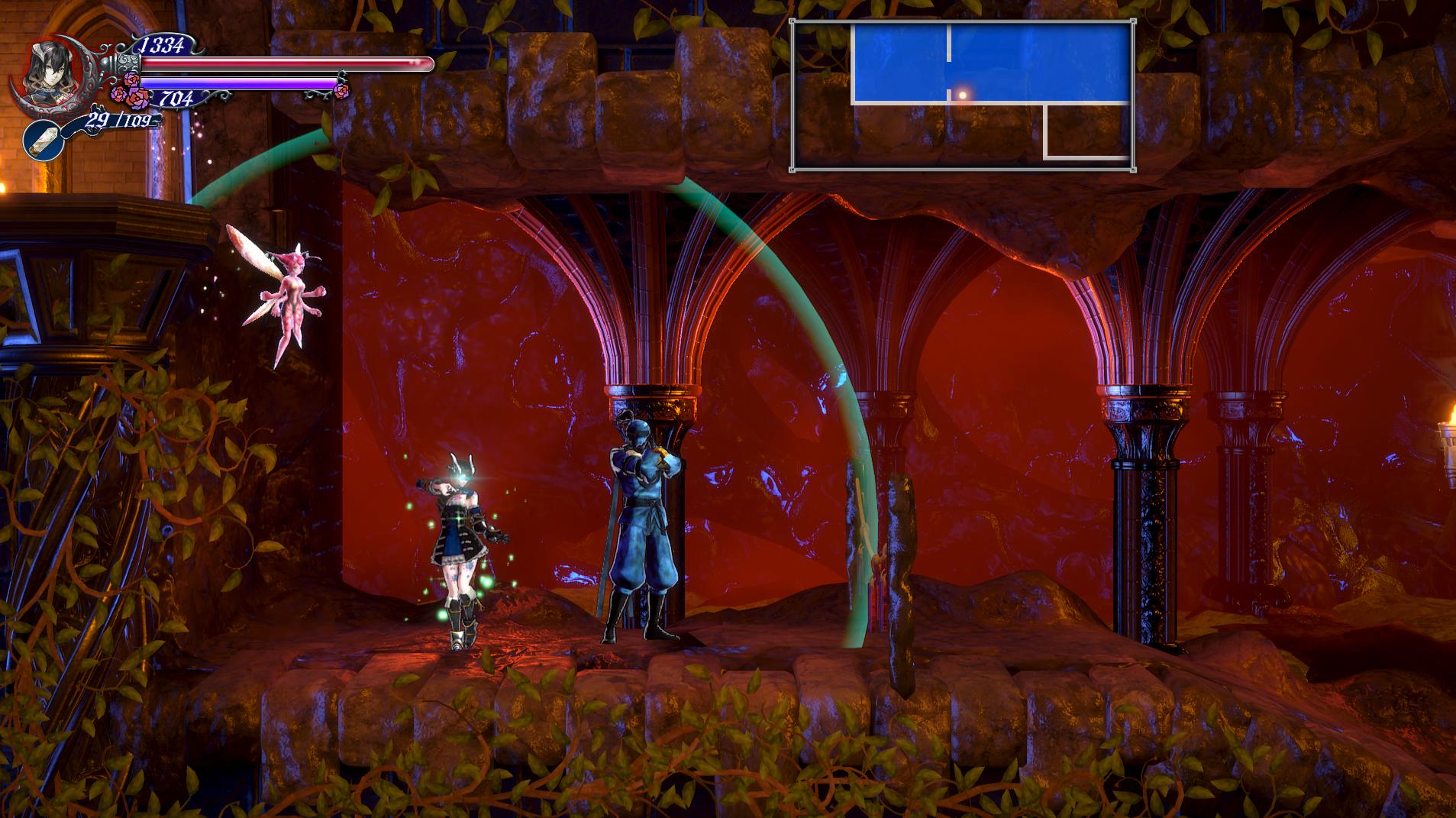Click the minimap in the top right
The width and height of the screenshot is (1456, 818).
962,95
